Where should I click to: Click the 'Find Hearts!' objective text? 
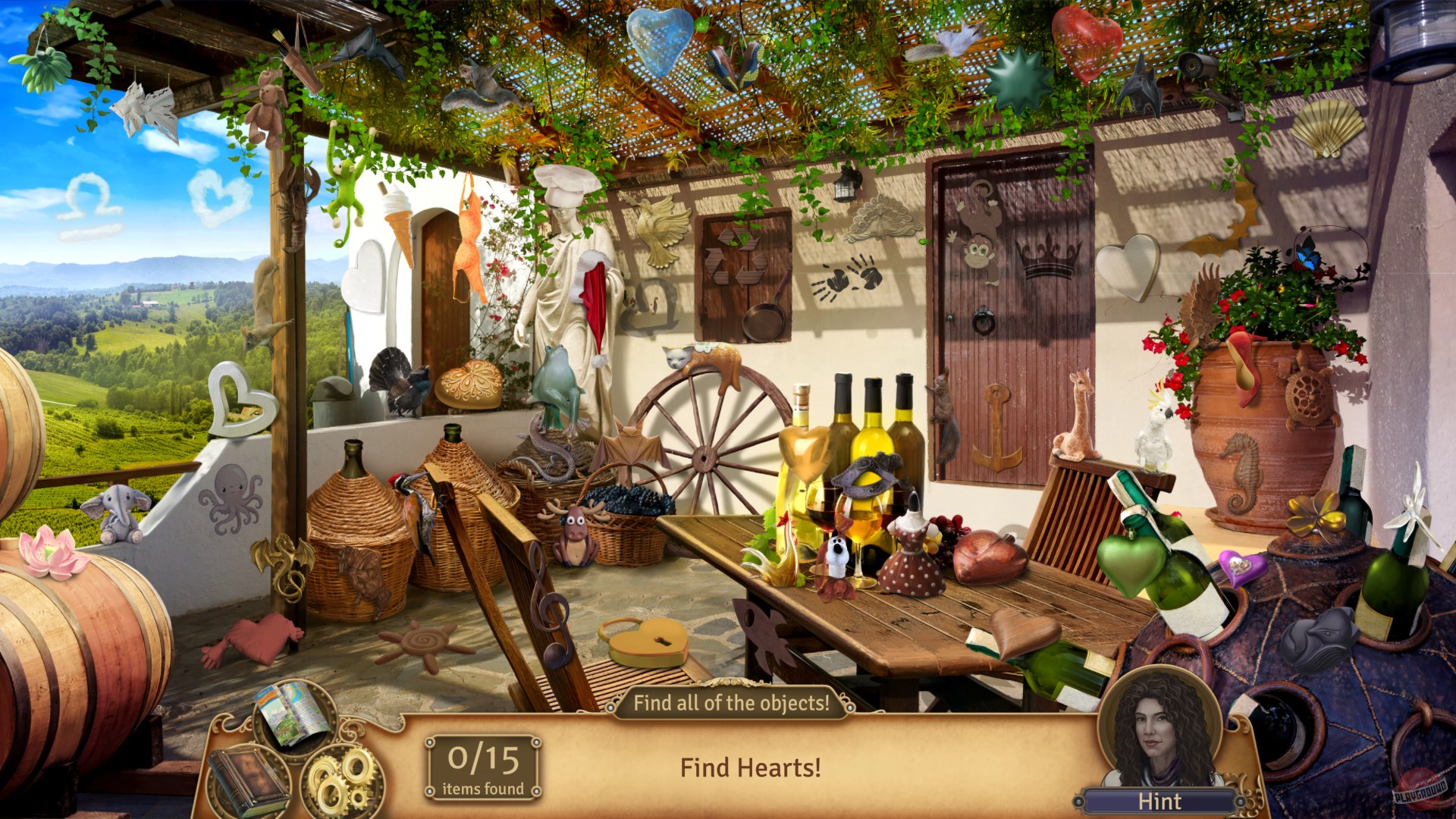tap(749, 767)
